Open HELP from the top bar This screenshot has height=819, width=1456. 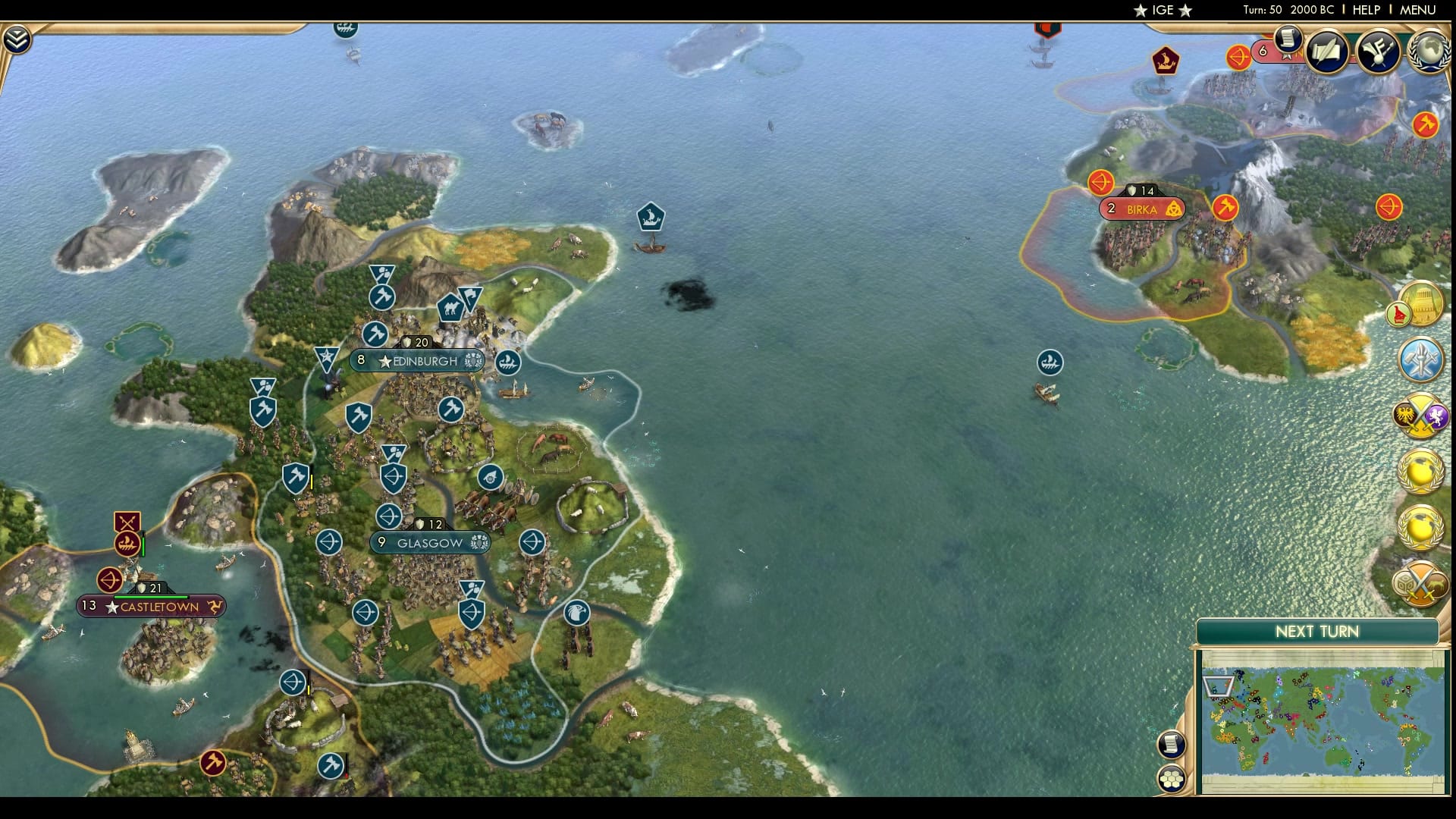pyautogui.click(x=1368, y=11)
